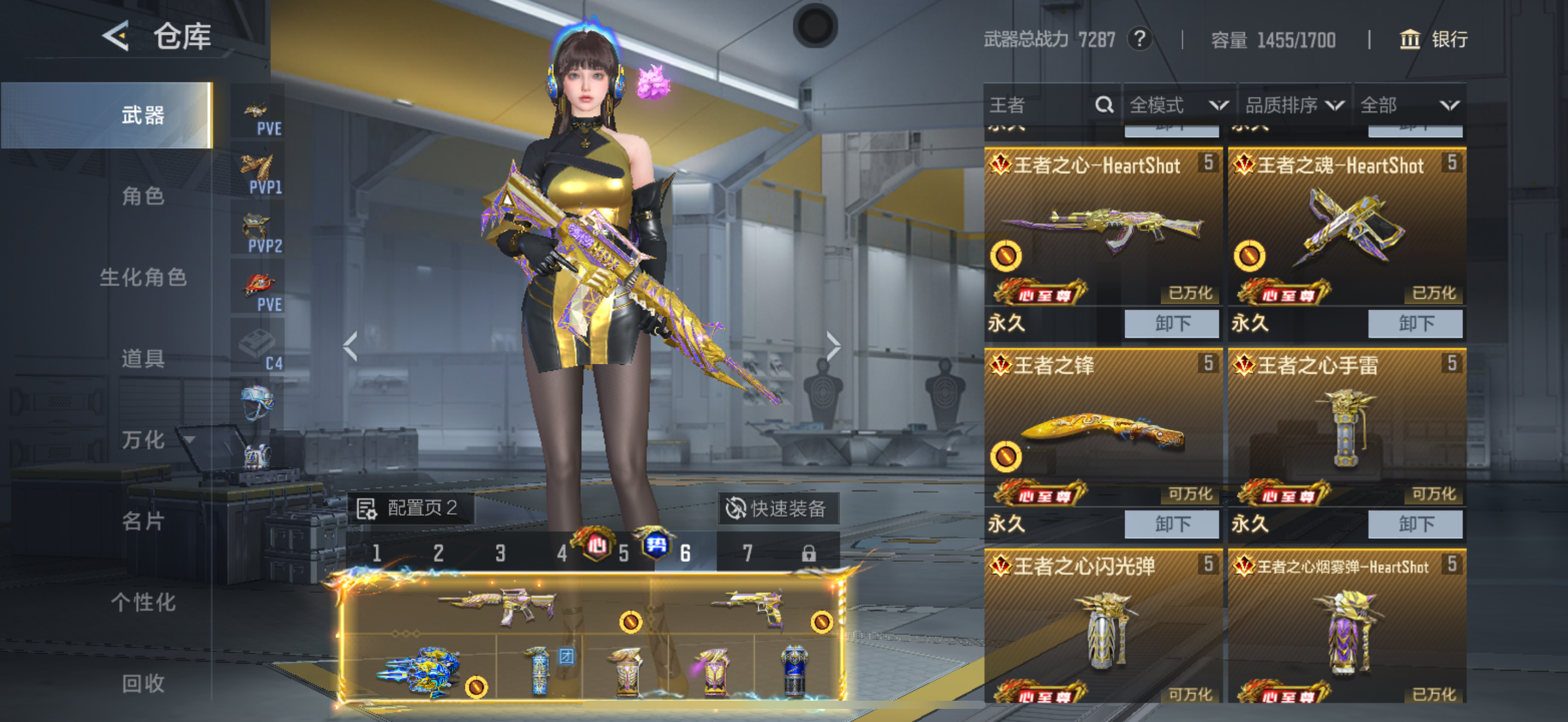Open the 角色 character category
1568x722 pixels.
pos(143,196)
